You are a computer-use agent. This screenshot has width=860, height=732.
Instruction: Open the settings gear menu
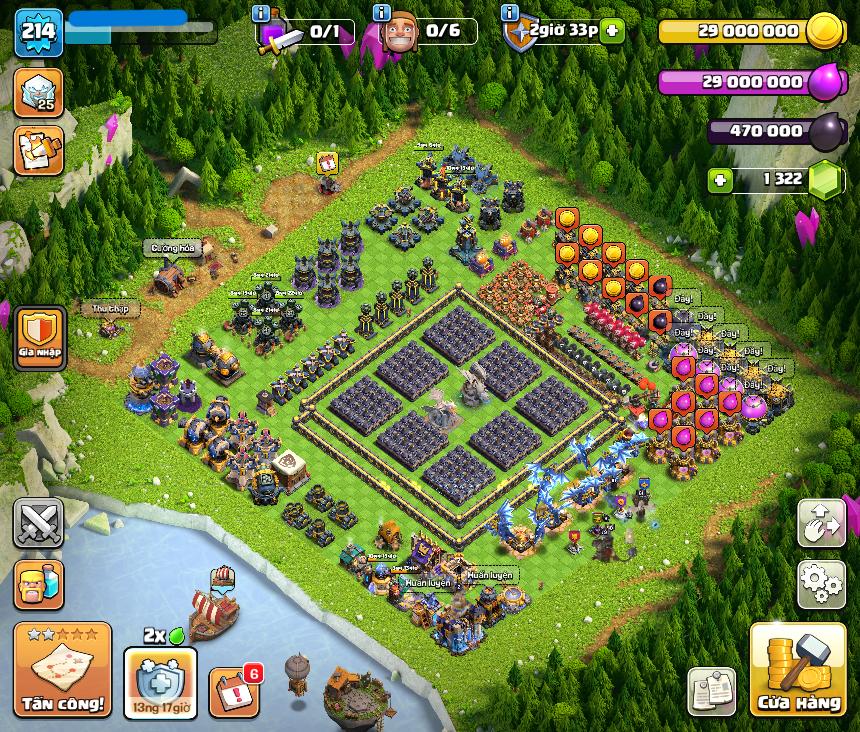821,584
